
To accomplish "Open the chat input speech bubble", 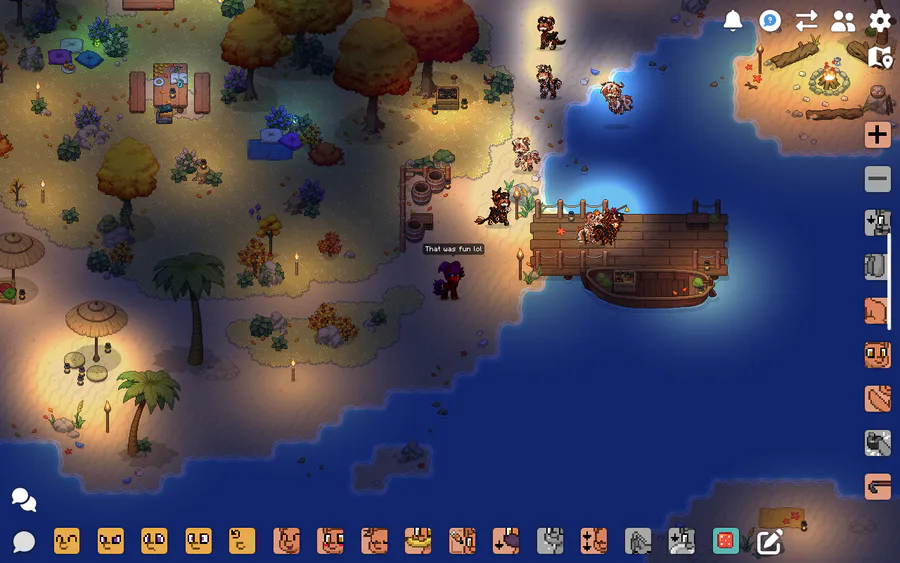I will point(24,542).
